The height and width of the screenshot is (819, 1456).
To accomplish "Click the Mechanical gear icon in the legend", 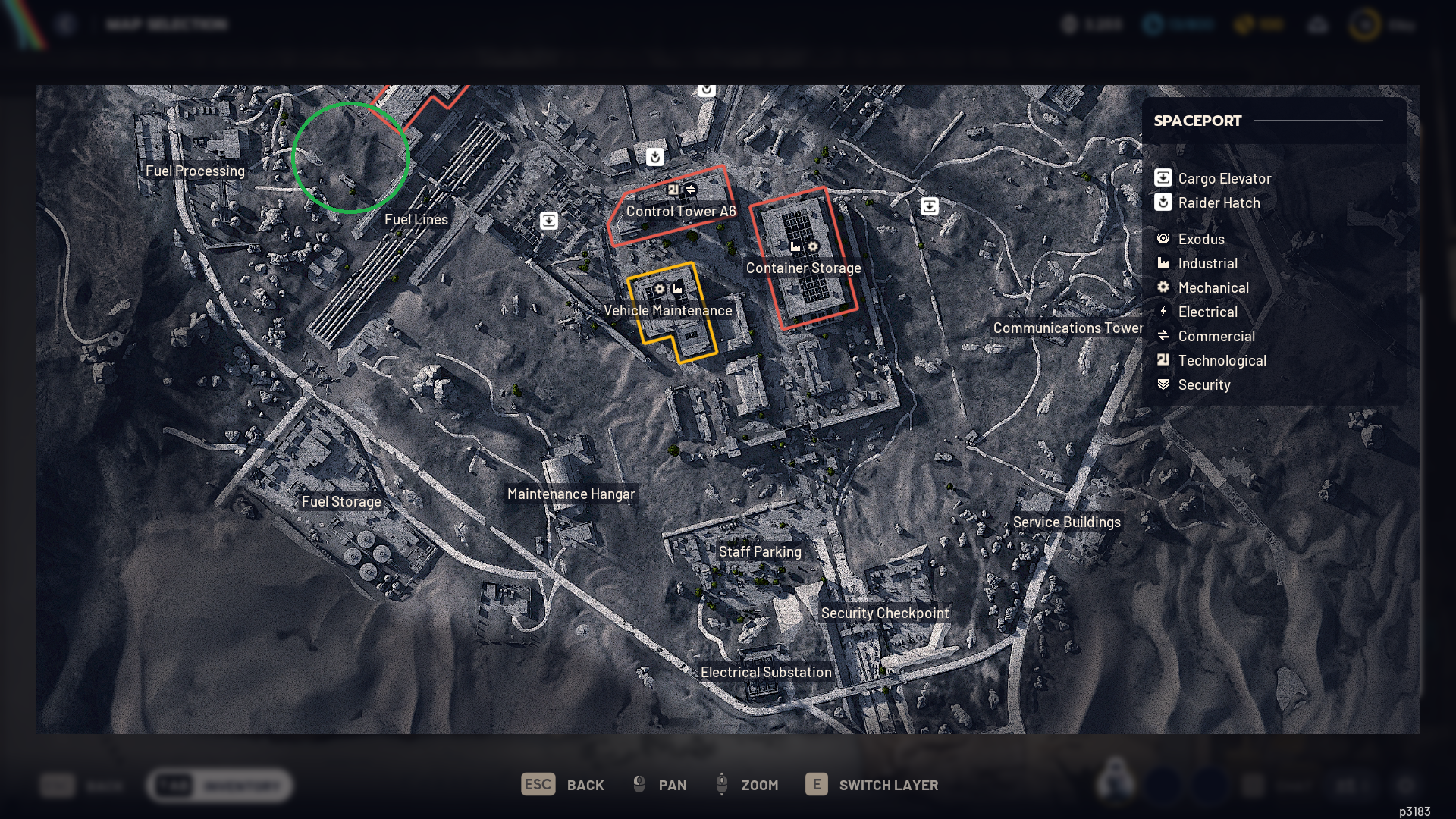I will (x=1165, y=287).
